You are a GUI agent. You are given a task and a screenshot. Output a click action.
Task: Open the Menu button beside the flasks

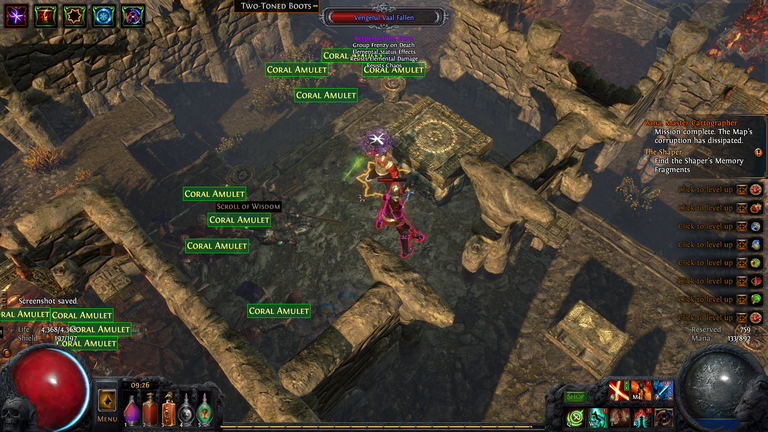(107, 405)
